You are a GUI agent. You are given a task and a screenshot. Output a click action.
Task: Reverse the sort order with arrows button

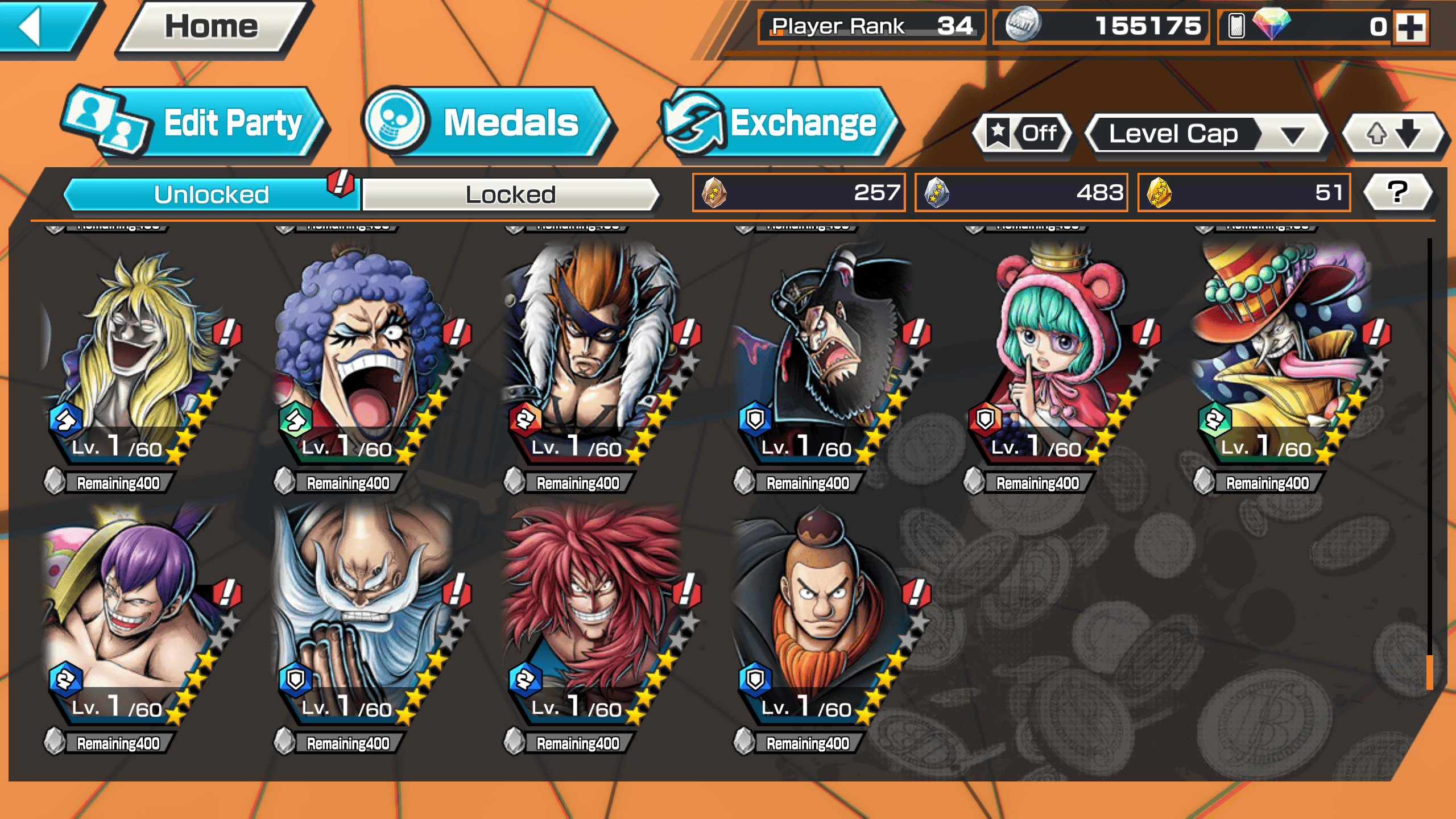tap(1393, 134)
